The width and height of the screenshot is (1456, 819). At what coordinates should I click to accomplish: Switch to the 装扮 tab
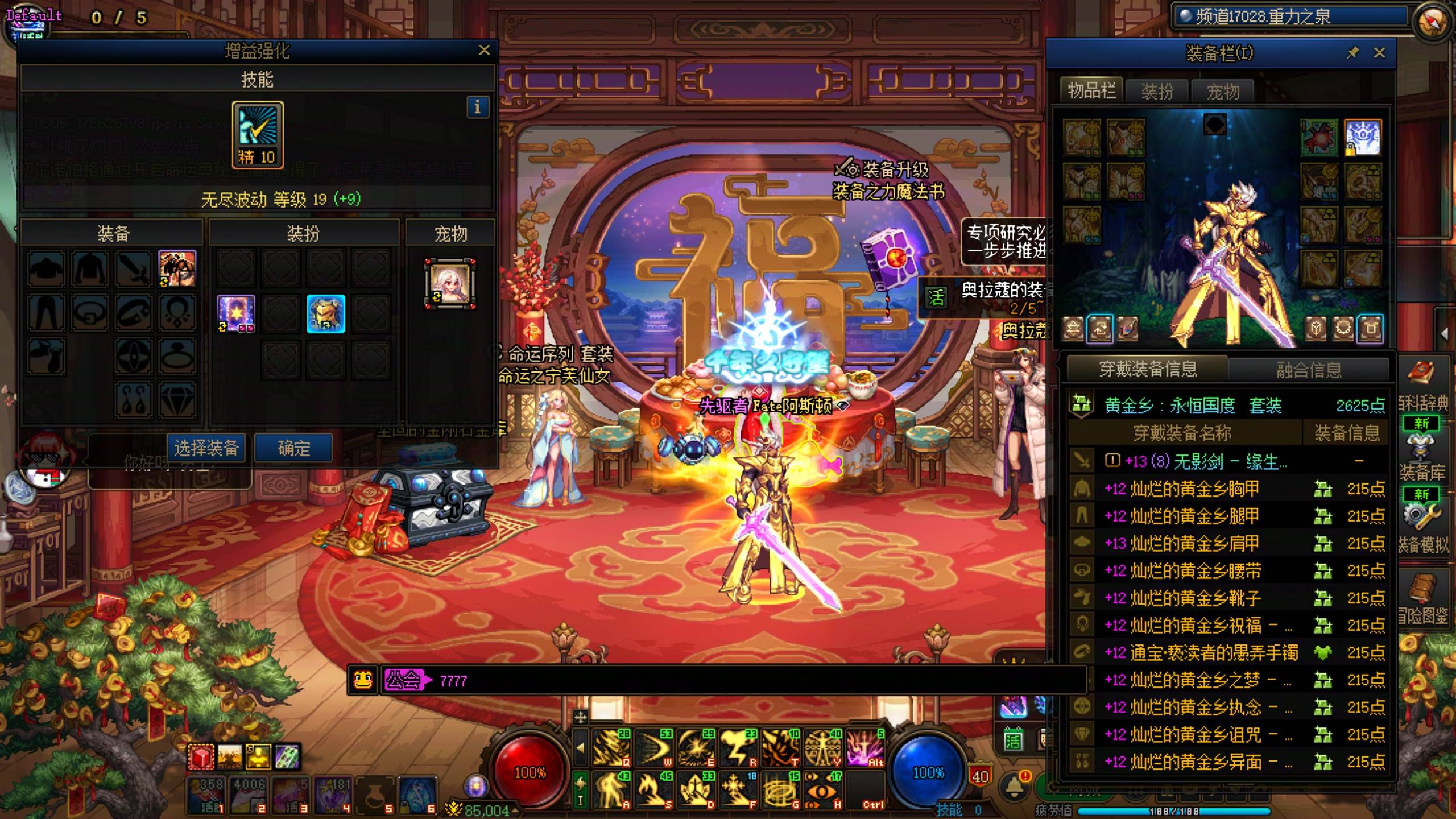tap(1157, 91)
